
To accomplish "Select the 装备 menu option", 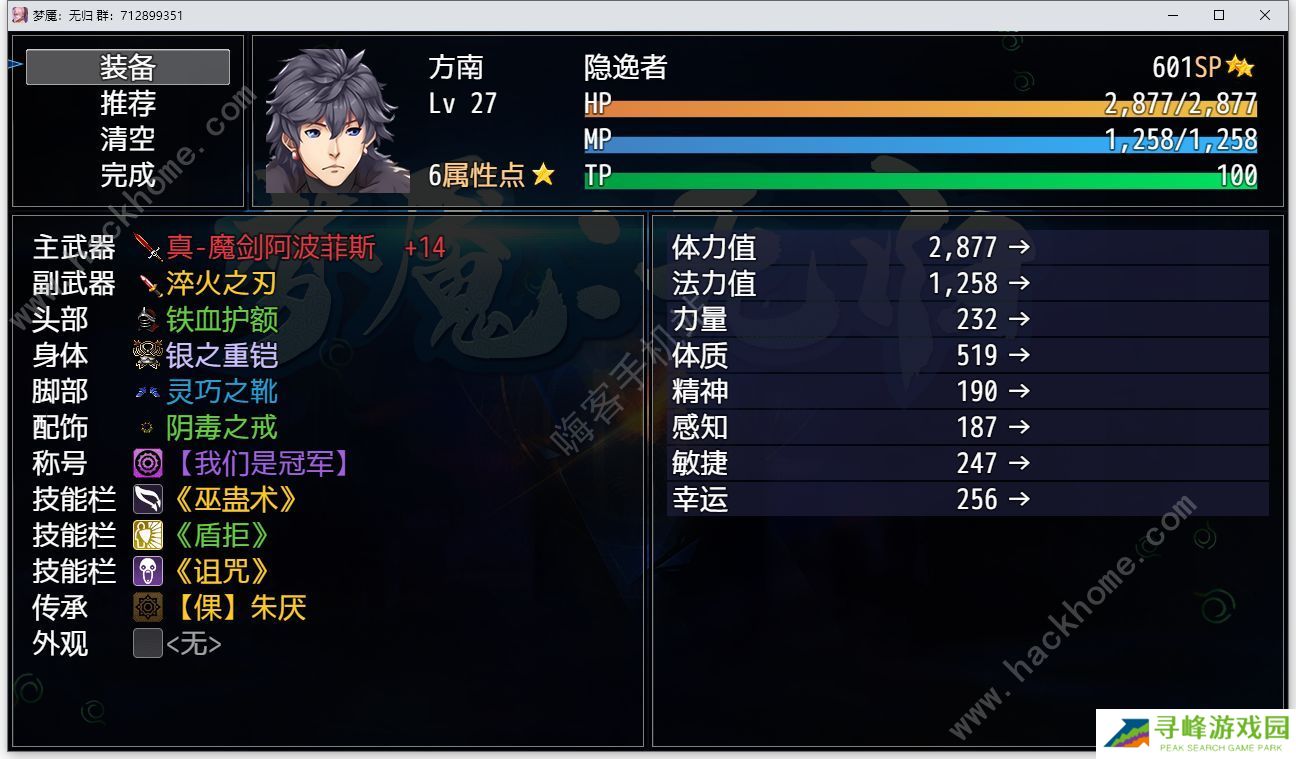I will pyautogui.click(x=128, y=67).
